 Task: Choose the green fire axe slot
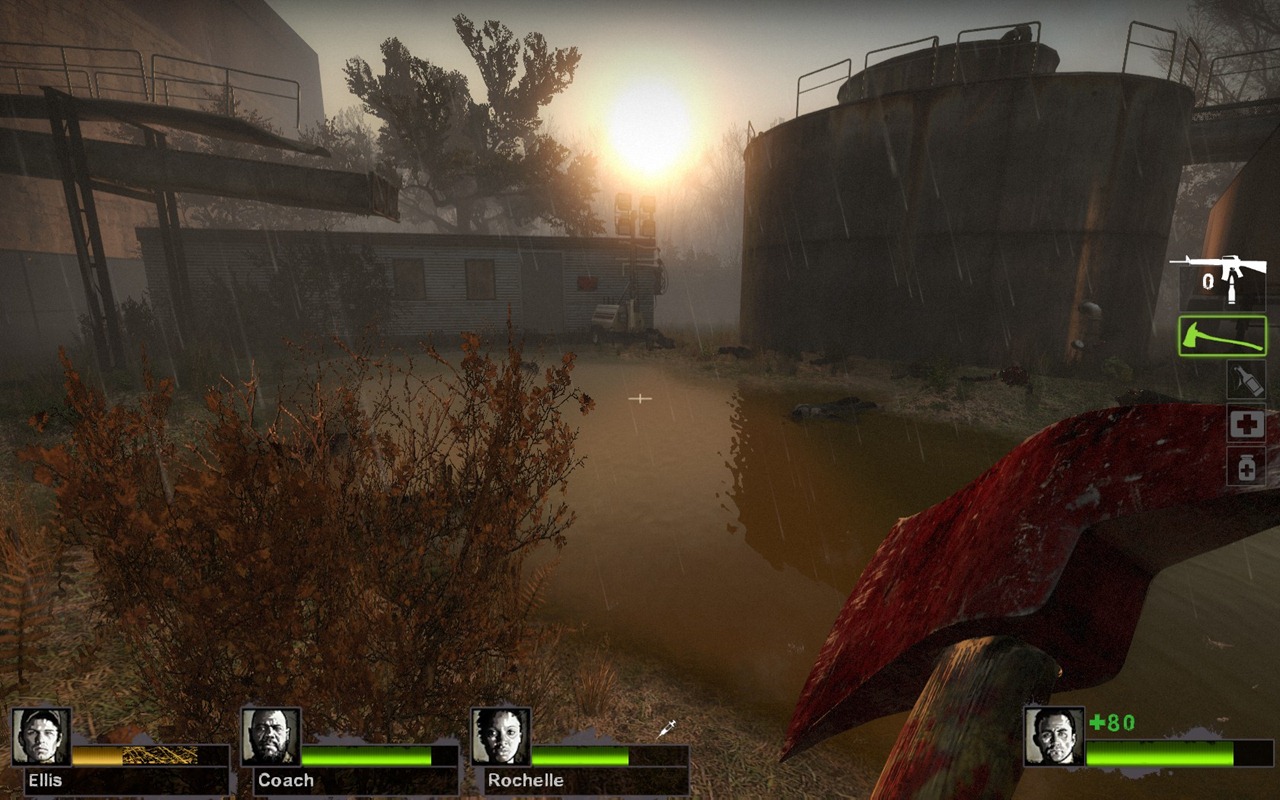tap(1222, 336)
